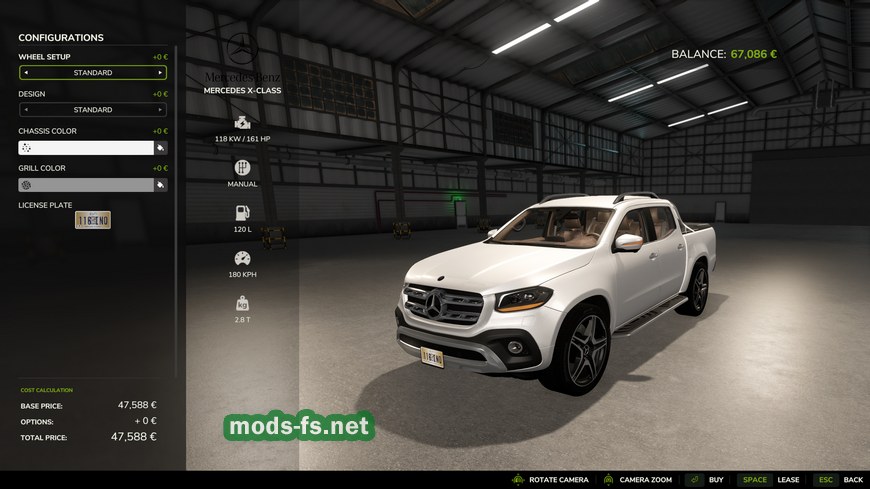870x489 pixels.
Task: Choose the Lease option
Action: click(770, 480)
